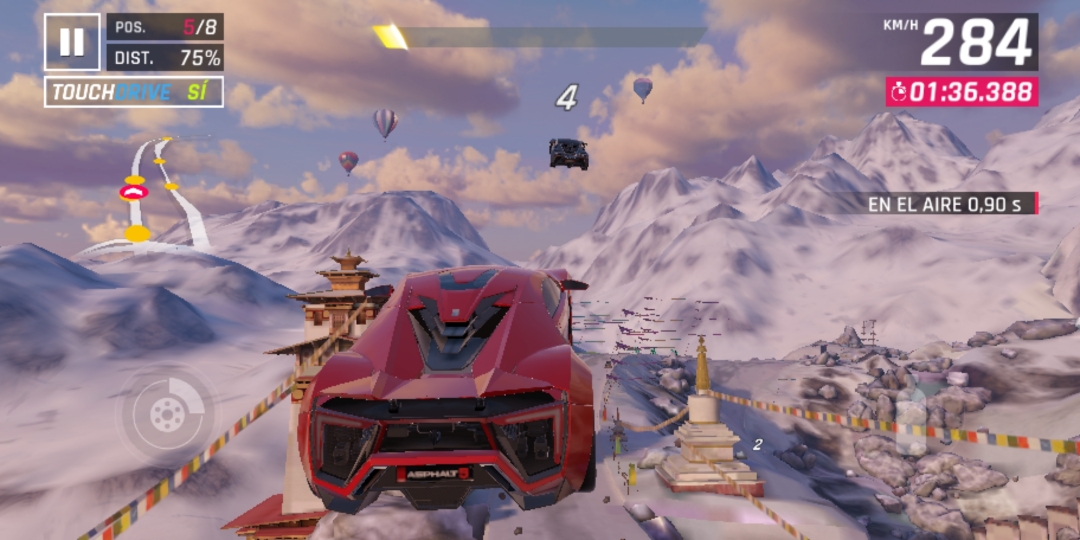Pause the race with the pause button
The height and width of the screenshot is (540, 1080).
[72, 42]
